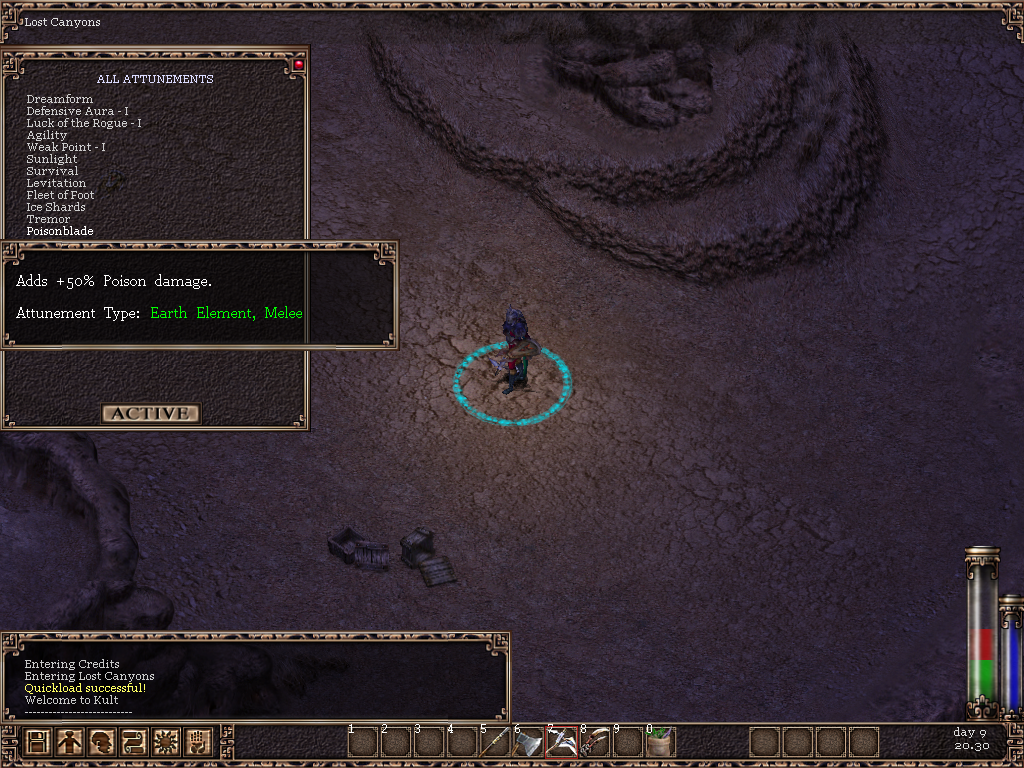Open the scroll journal icon
The height and width of the screenshot is (768, 1024).
(x=133, y=742)
